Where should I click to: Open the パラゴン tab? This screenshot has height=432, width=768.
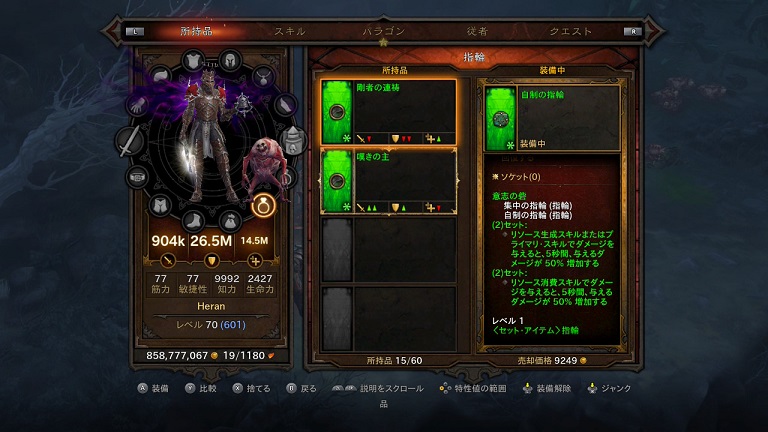click(384, 31)
